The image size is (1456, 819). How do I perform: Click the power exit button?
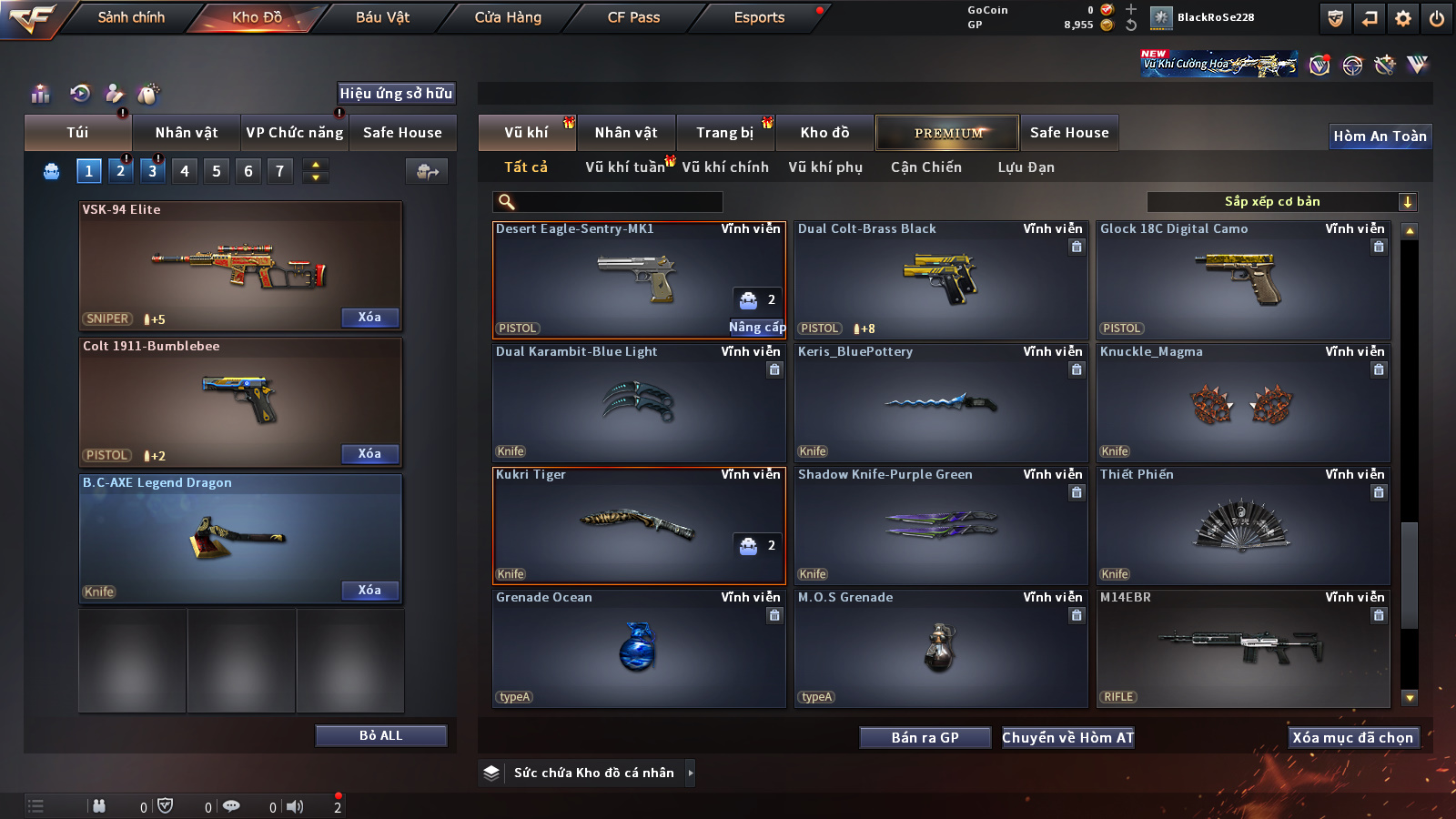tap(1437, 18)
